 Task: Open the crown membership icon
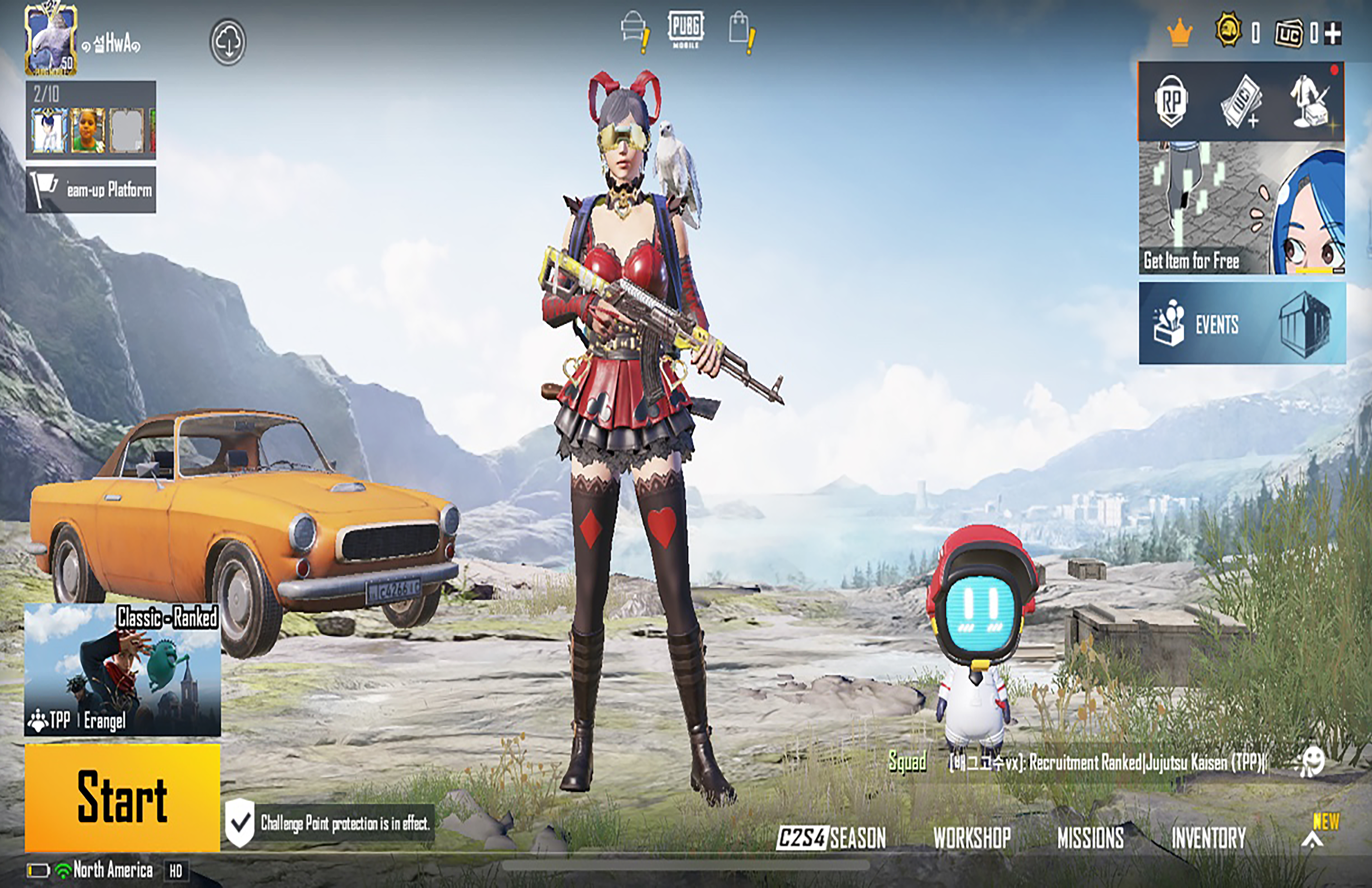click(1179, 33)
